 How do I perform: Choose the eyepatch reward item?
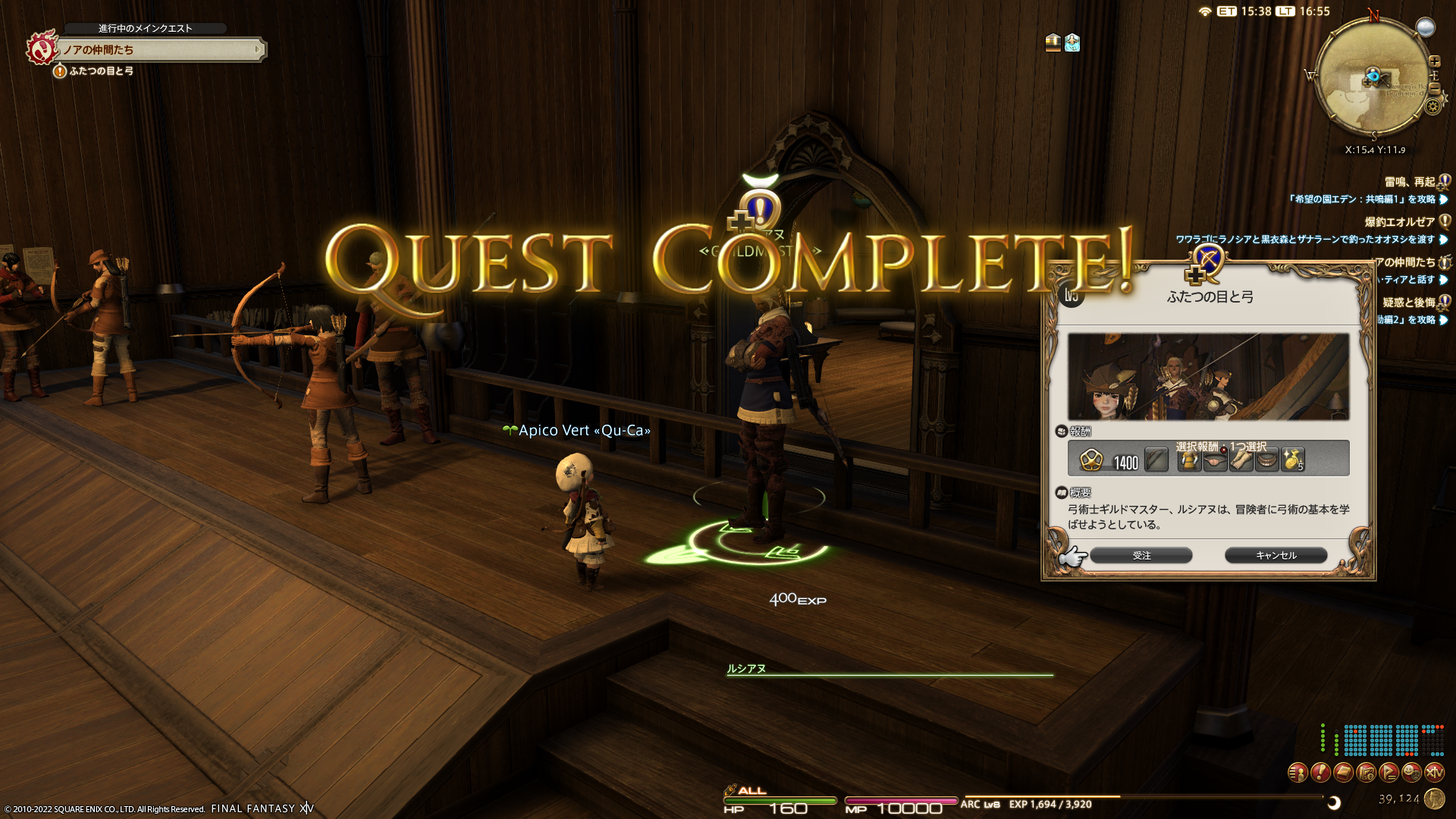tap(1215, 460)
